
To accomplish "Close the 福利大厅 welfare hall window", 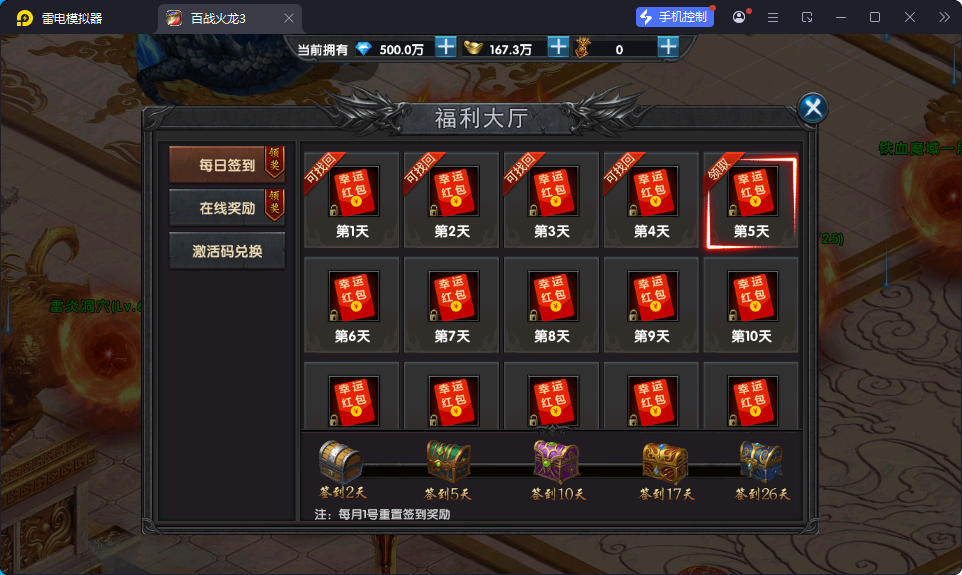I will click(x=813, y=108).
